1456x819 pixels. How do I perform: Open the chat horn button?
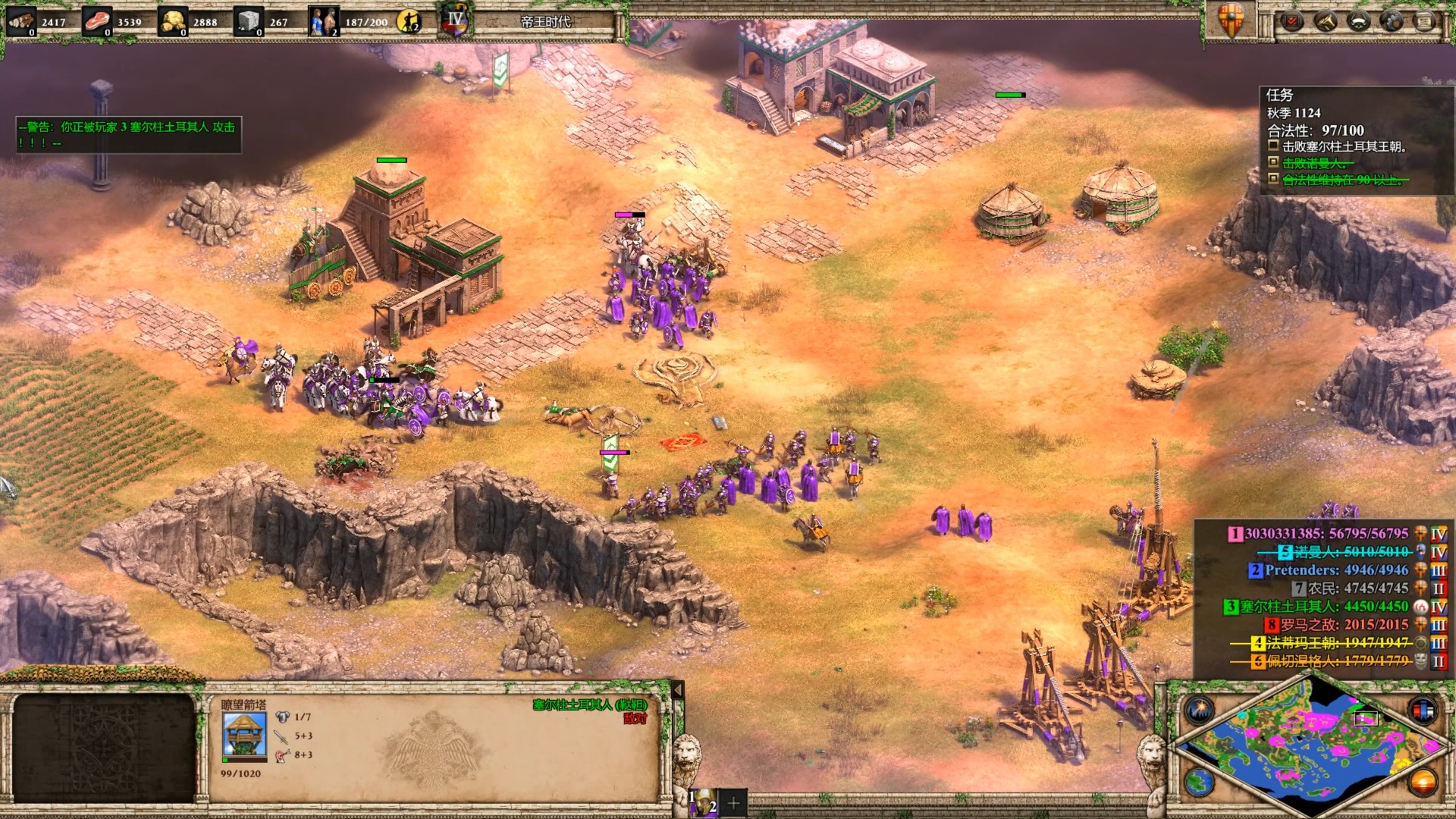[1326, 21]
